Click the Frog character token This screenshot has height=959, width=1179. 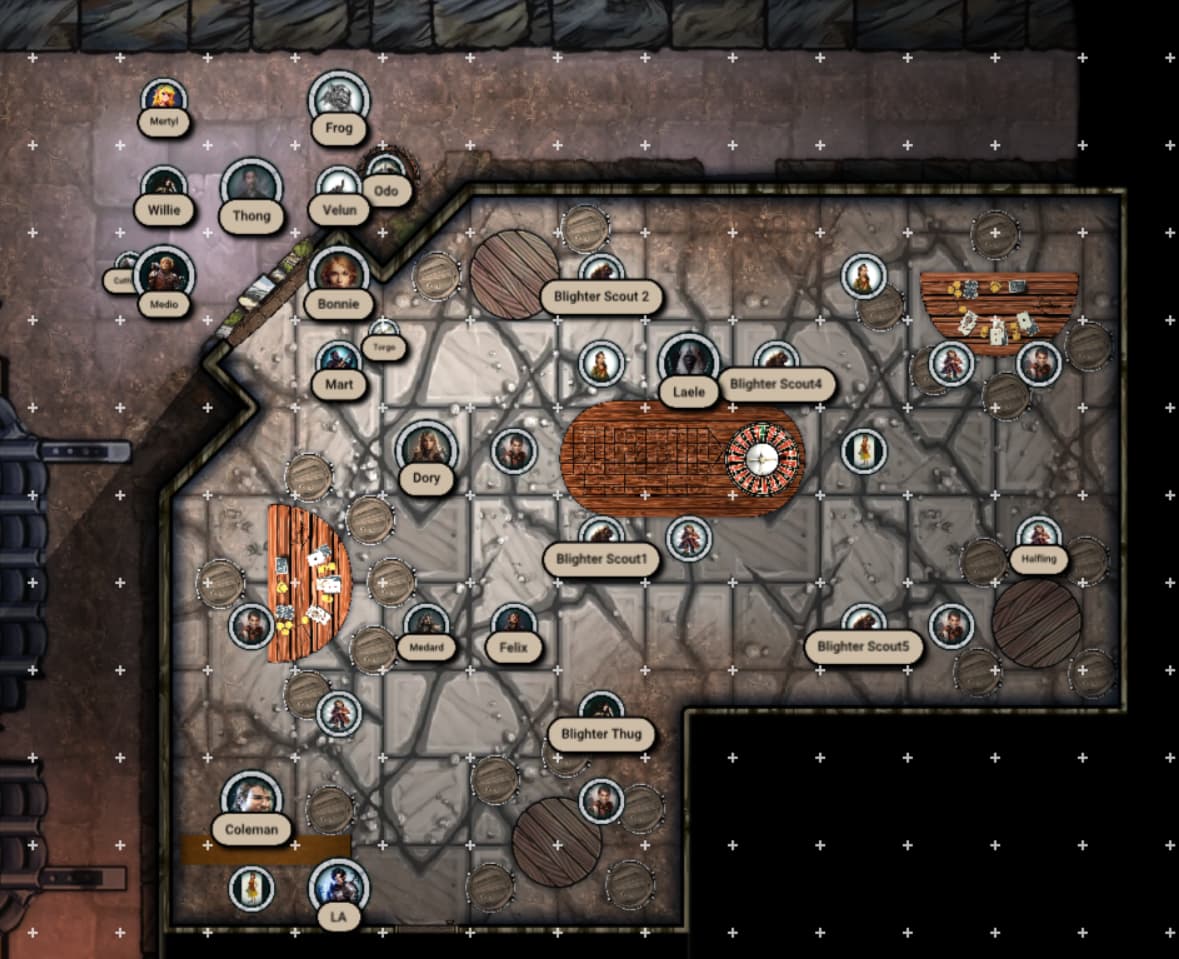coord(339,100)
